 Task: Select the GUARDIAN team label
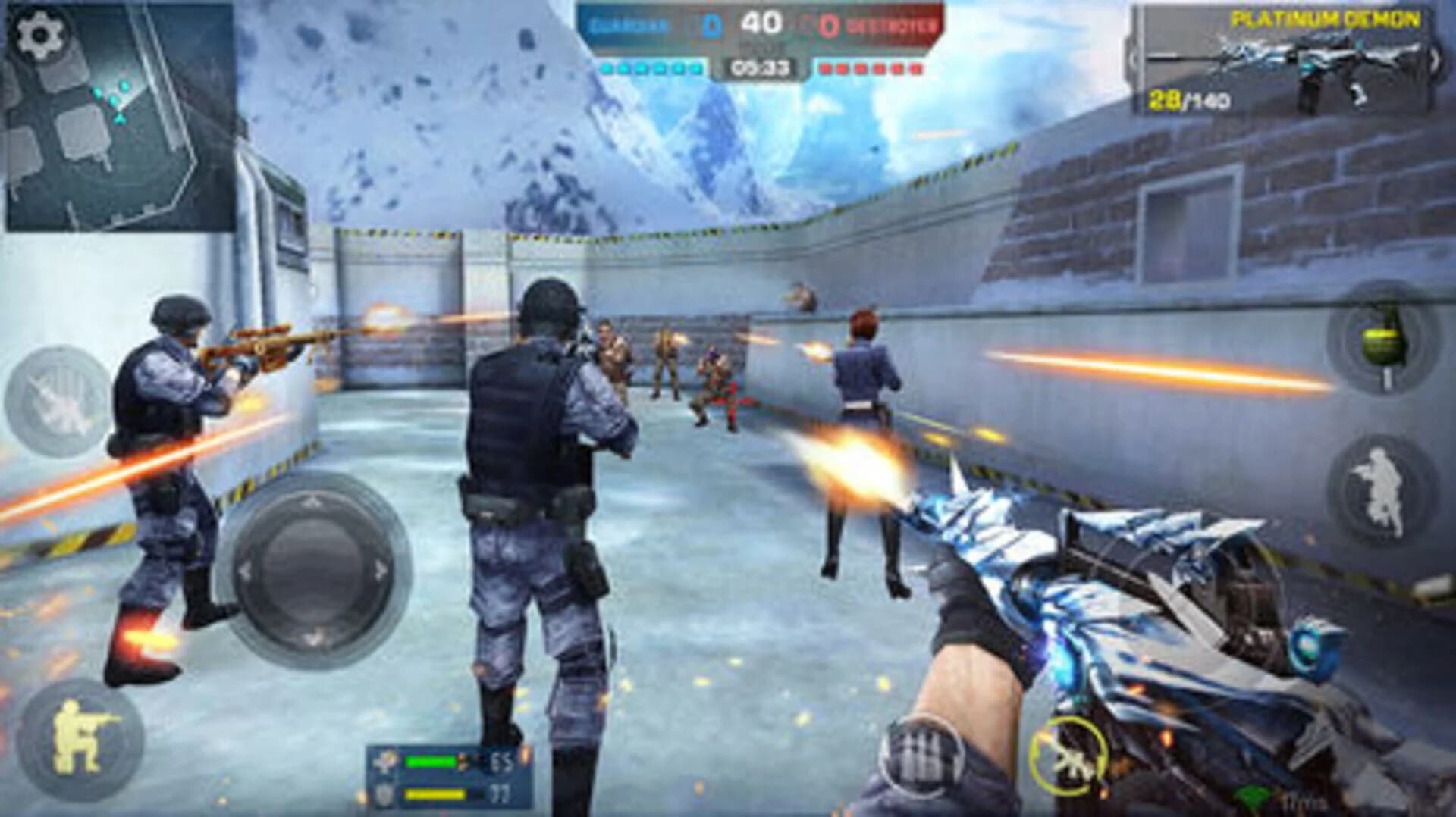point(629,23)
